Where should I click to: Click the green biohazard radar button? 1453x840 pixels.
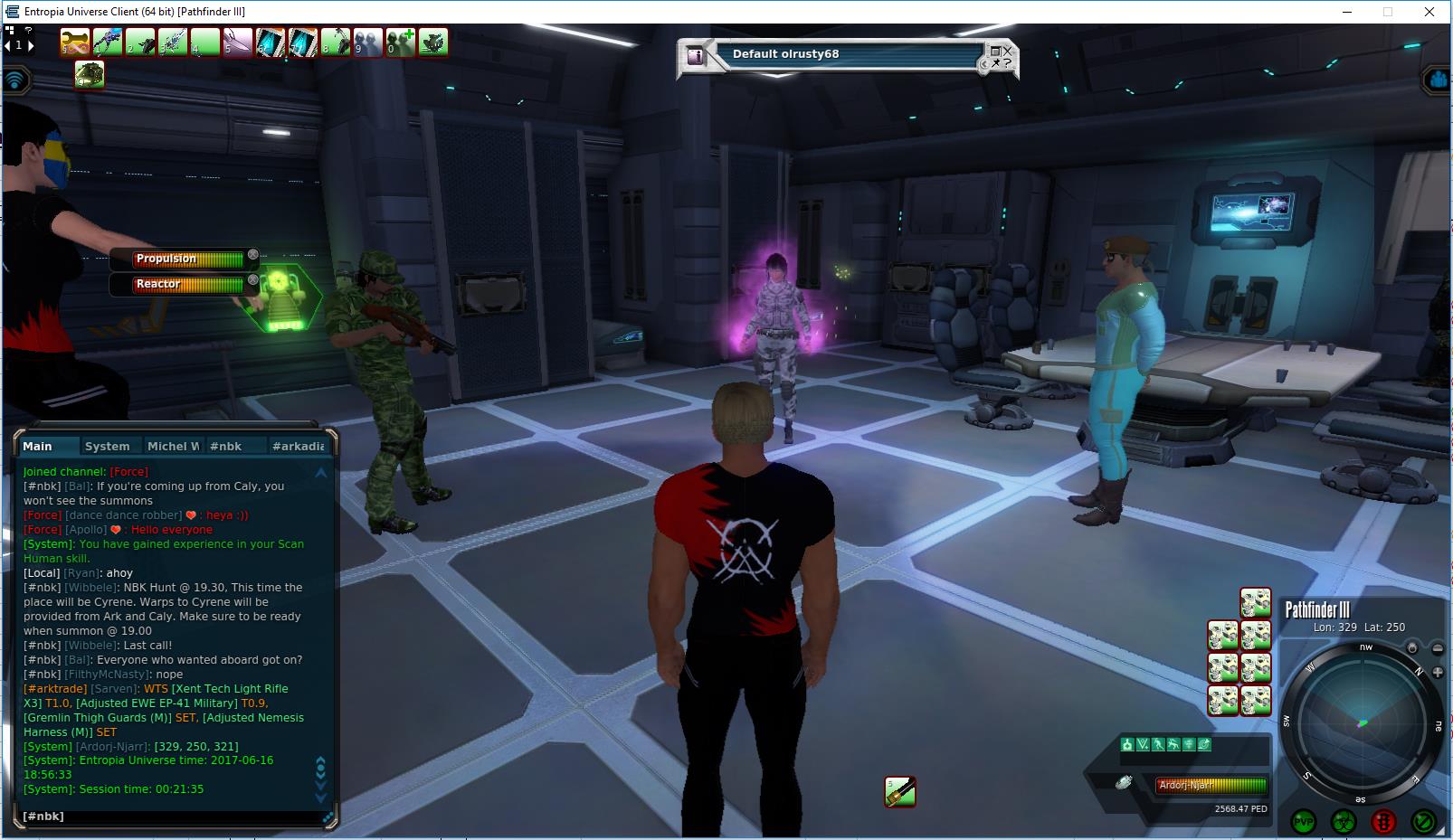click(1344, 821)
